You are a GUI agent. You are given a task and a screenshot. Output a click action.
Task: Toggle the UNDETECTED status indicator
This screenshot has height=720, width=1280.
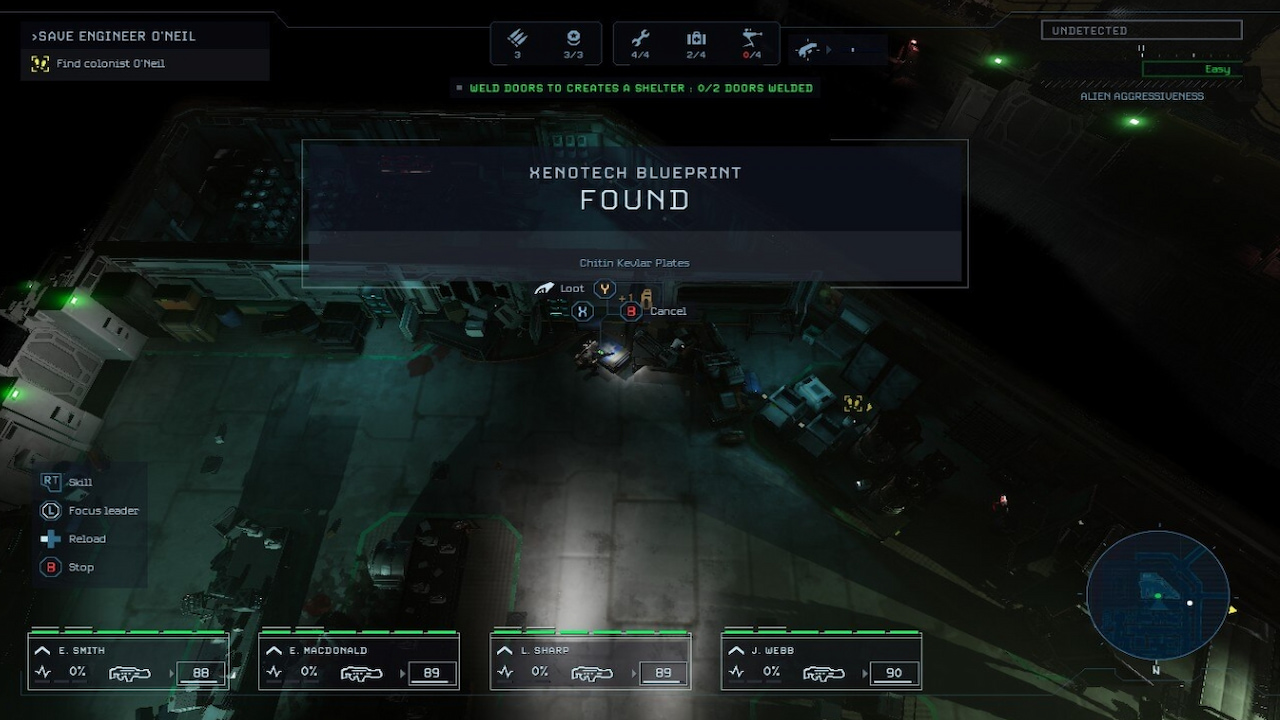coord(1140,30)
